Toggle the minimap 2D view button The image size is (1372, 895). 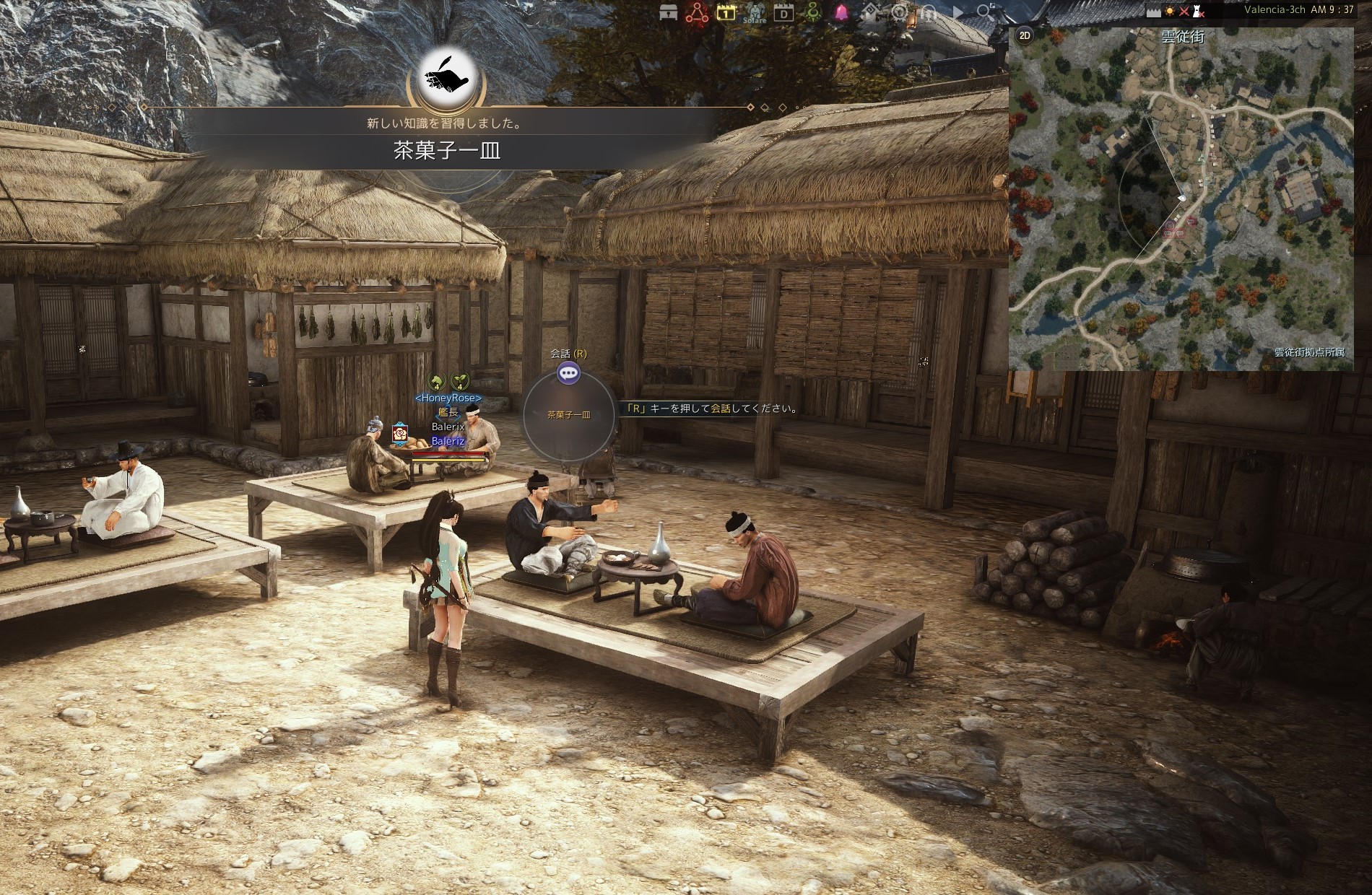tap(1025, 35)
